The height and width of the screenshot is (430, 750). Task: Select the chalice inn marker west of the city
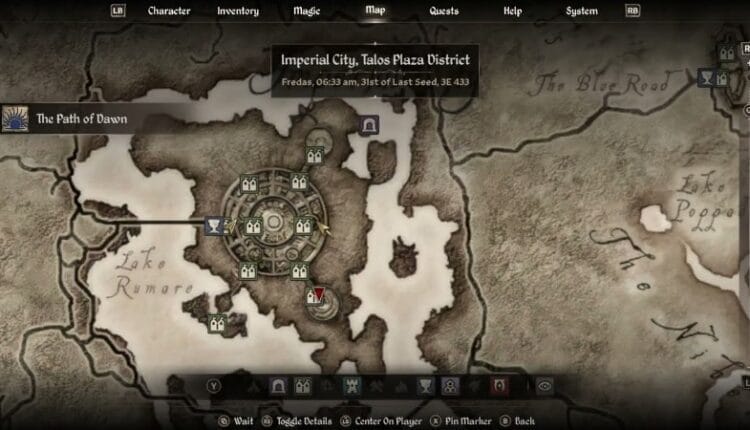[x=213, y=226]
